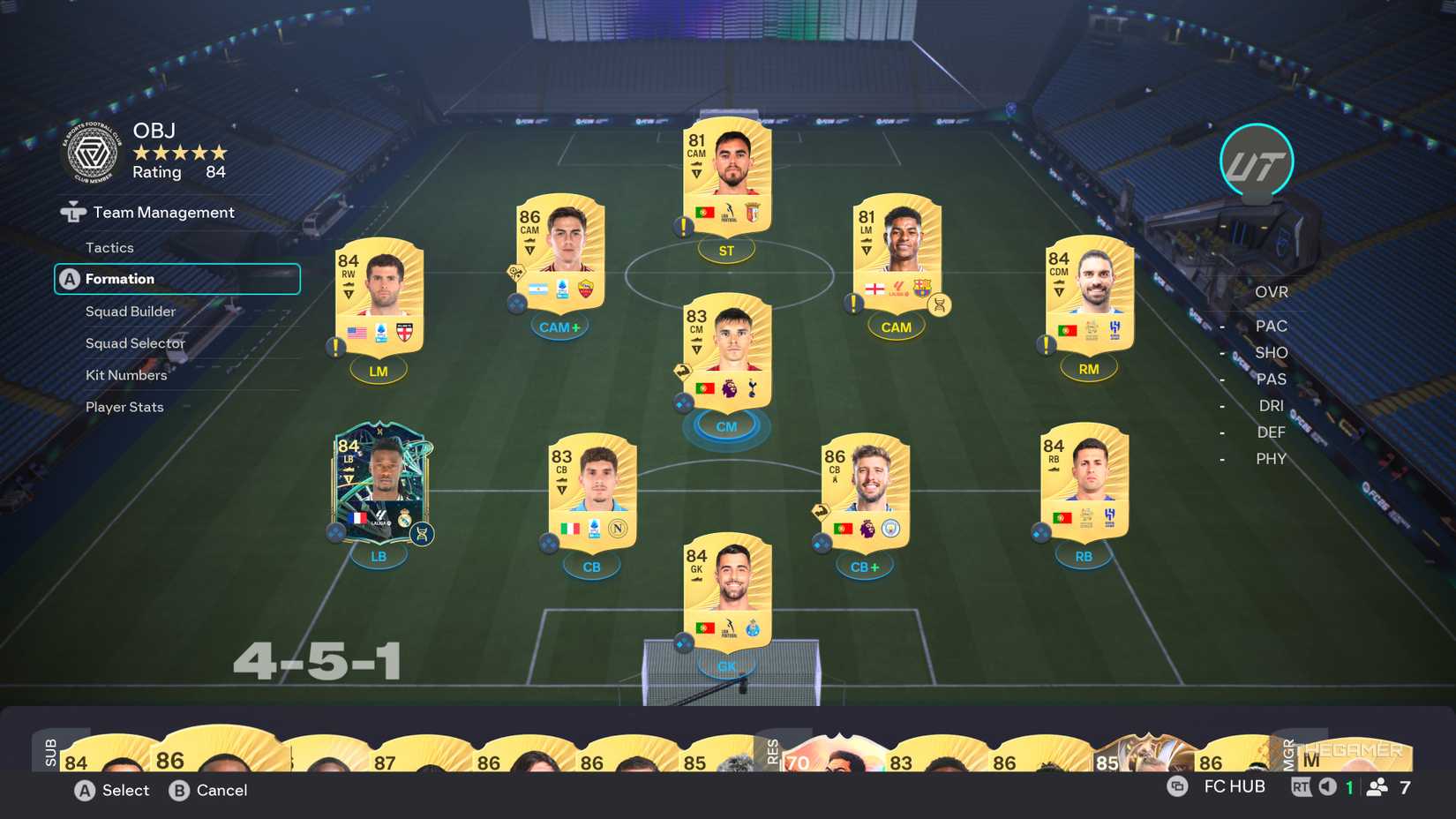Click the warning exclamation icon under Pulisic's card

point(335,349)
